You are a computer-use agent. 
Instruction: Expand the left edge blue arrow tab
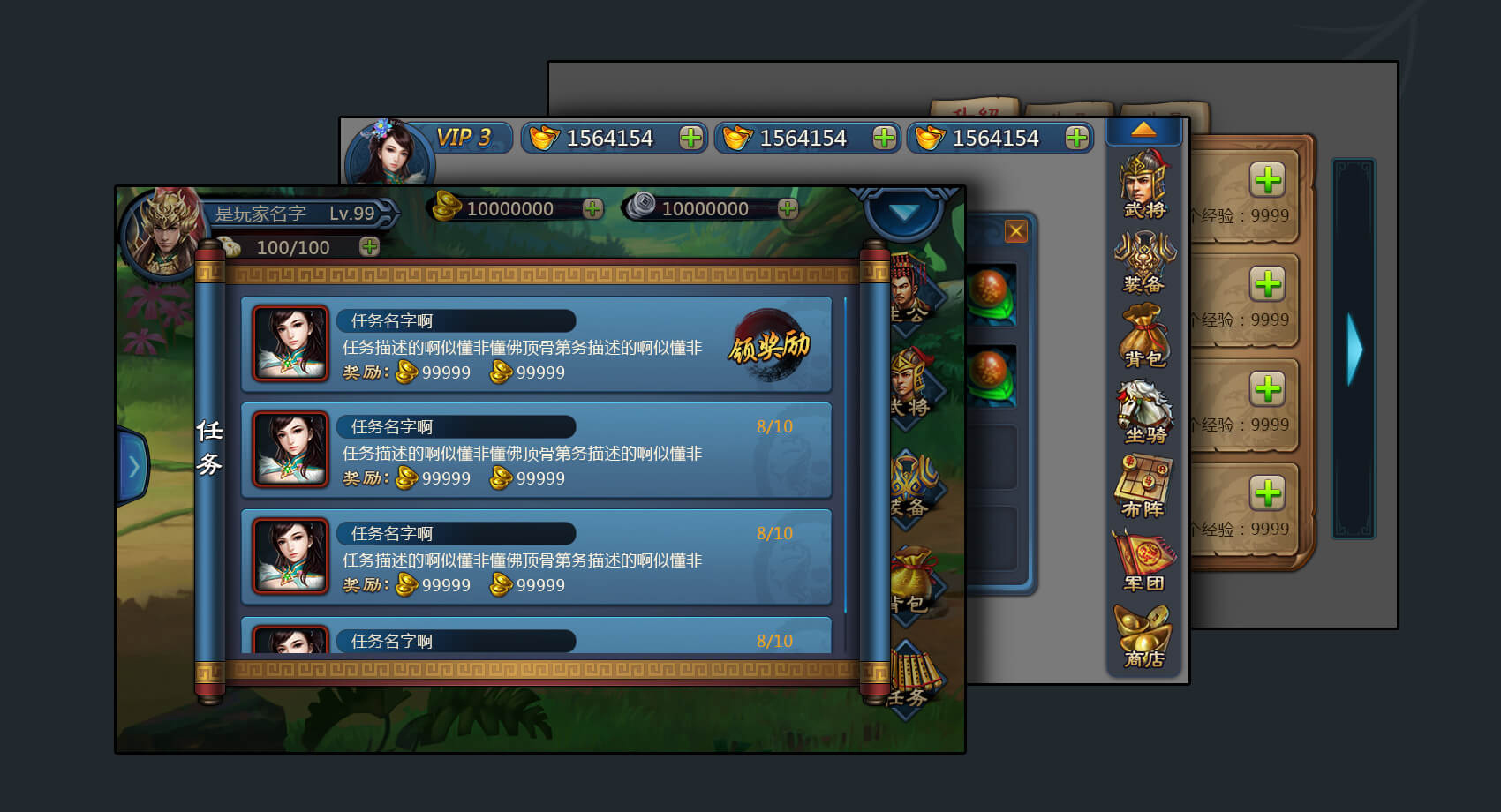tap(133, 466)
